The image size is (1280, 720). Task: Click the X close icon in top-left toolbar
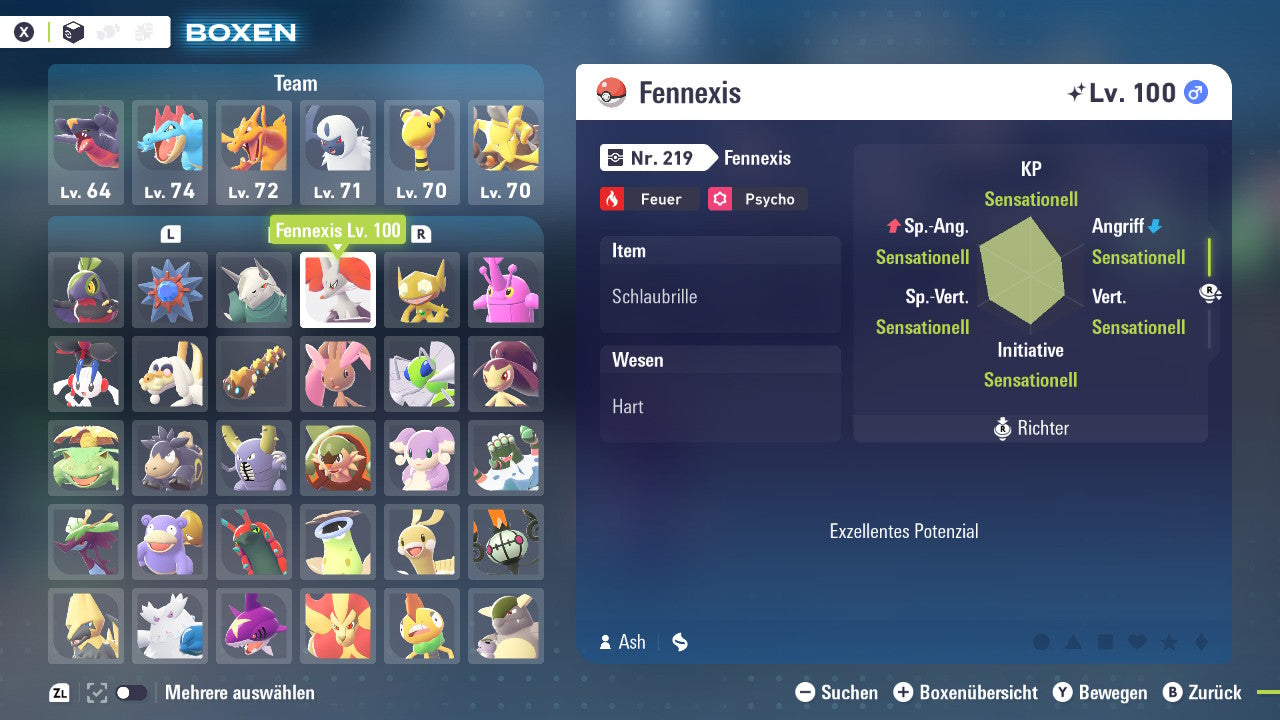tap(22, 31)
